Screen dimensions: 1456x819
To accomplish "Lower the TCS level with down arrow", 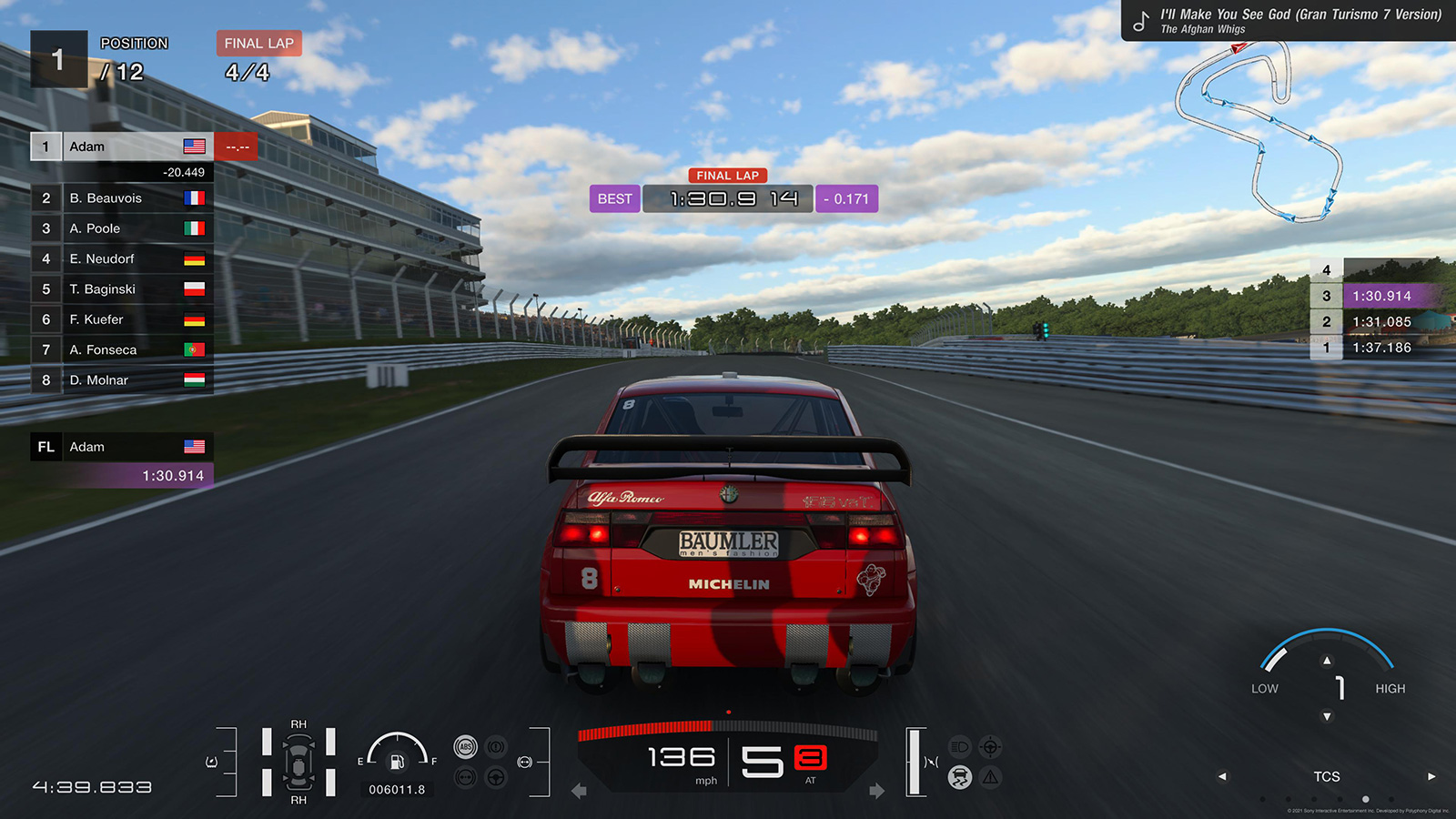I will coord(1327,717).
